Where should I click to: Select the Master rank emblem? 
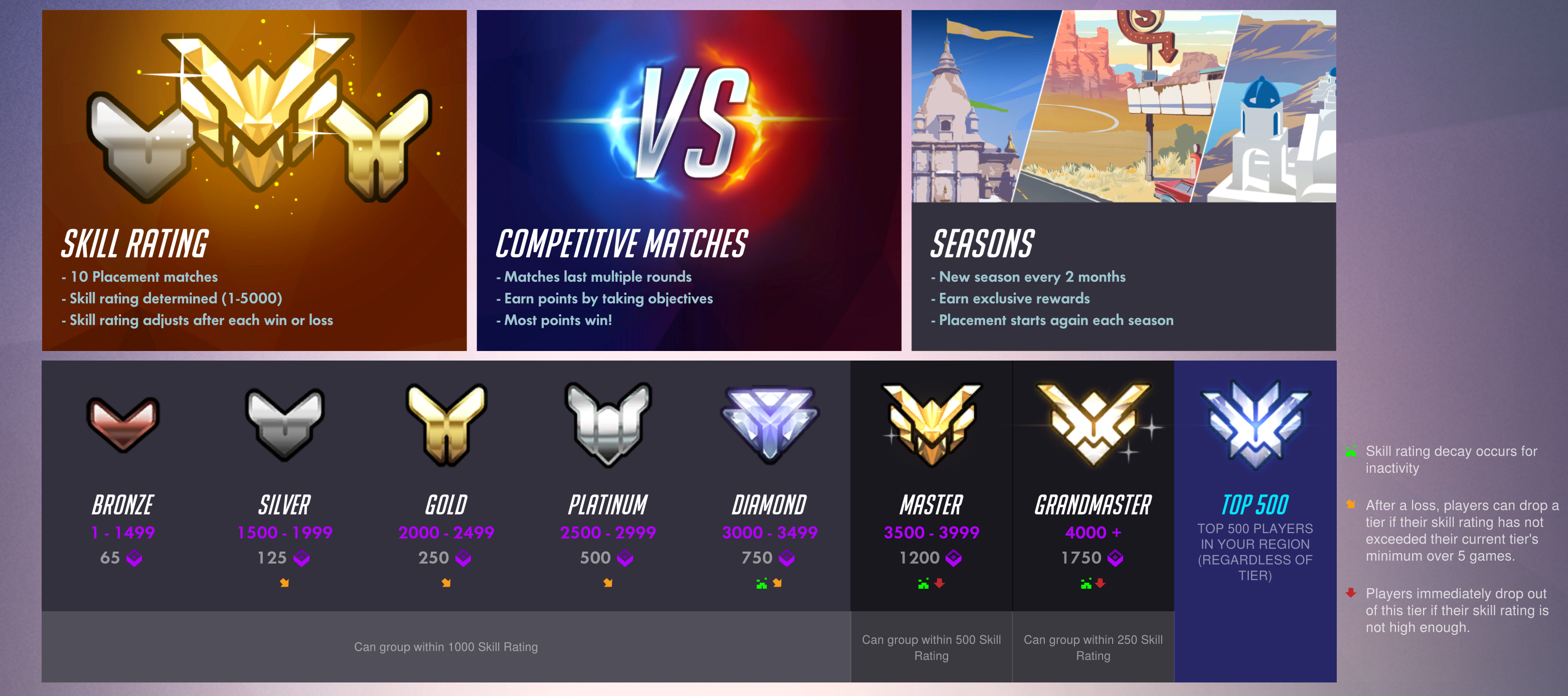[x=929, y=426]
